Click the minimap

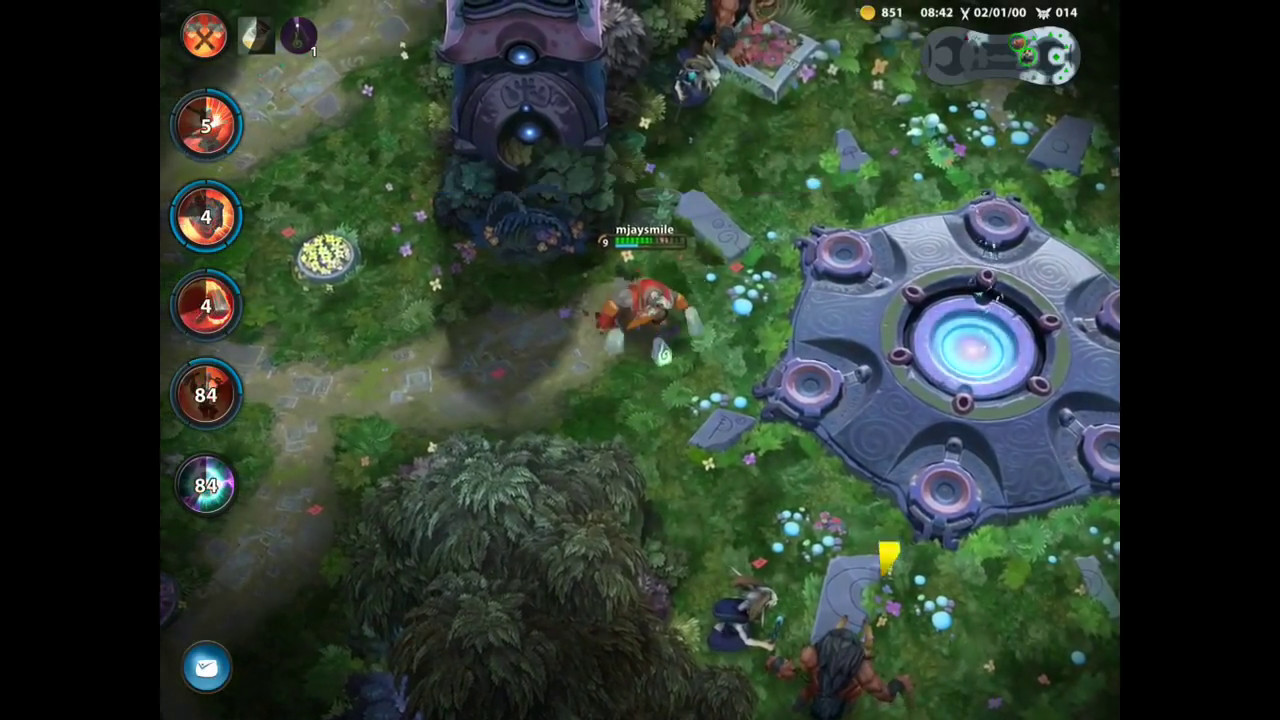click(1000, 55)
